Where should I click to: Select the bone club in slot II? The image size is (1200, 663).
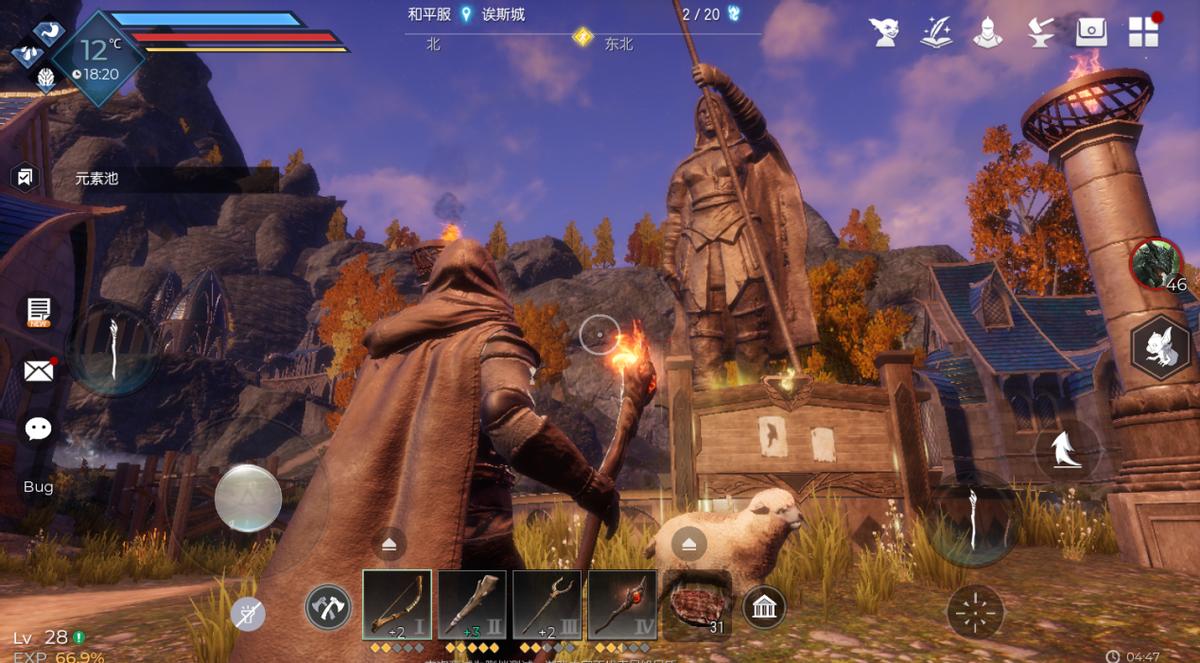point(472,605)
